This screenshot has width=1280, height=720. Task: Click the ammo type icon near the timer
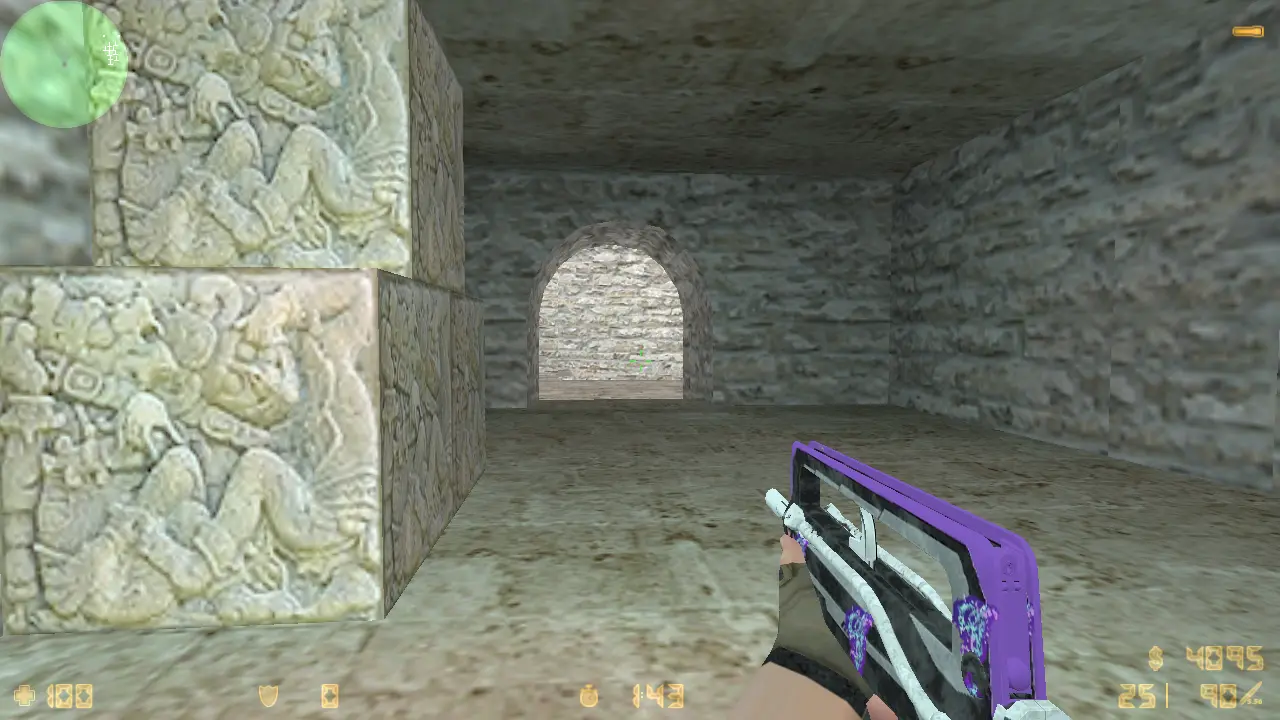point(330,694)
